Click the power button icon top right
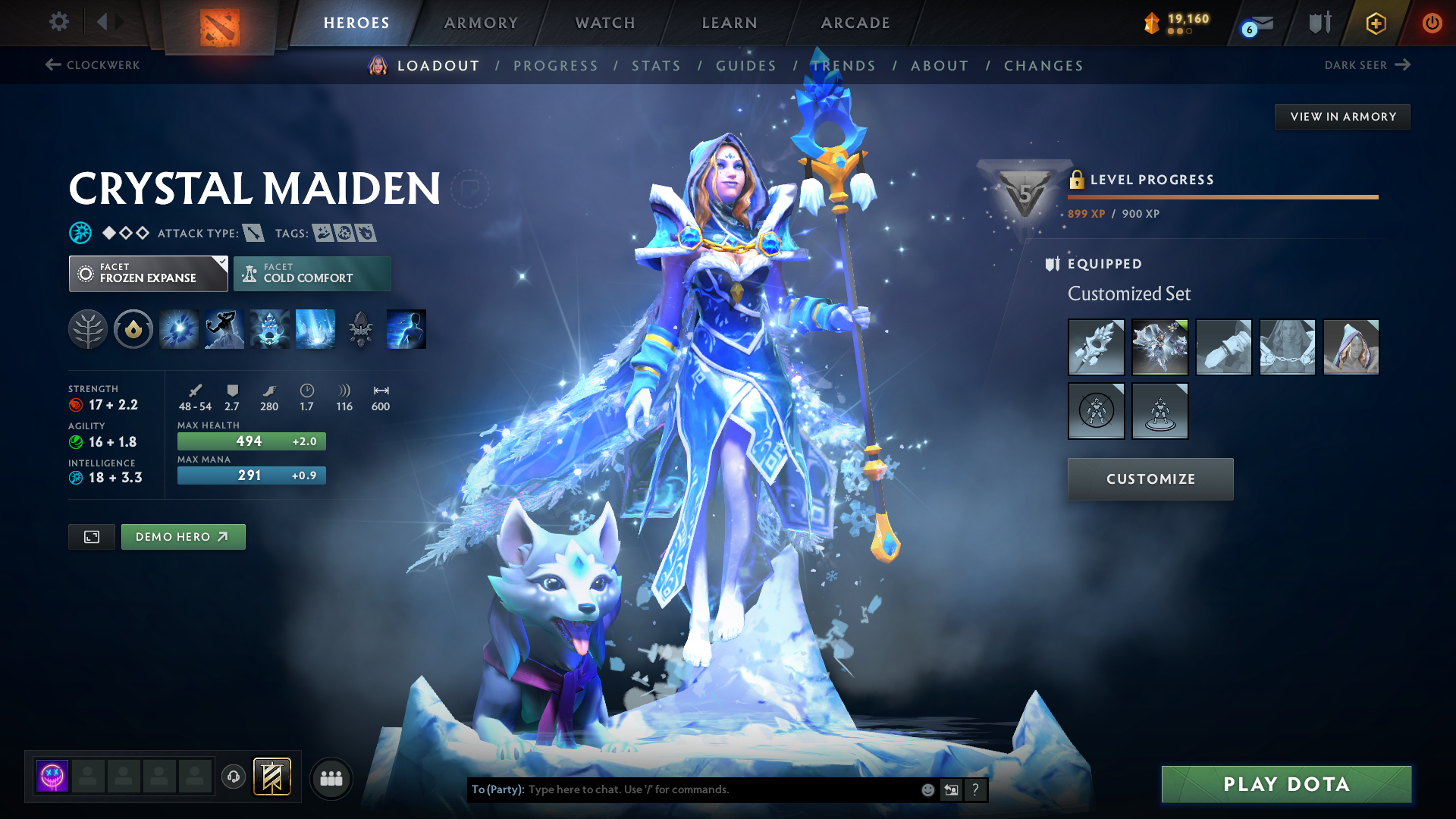Image resolution: width=1456 pixels, height=819 pixels. 1432,23
